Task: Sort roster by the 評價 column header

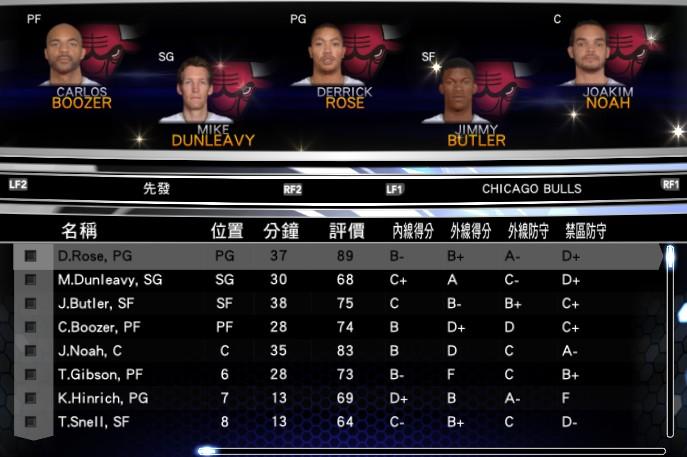Action: (346, 231)
